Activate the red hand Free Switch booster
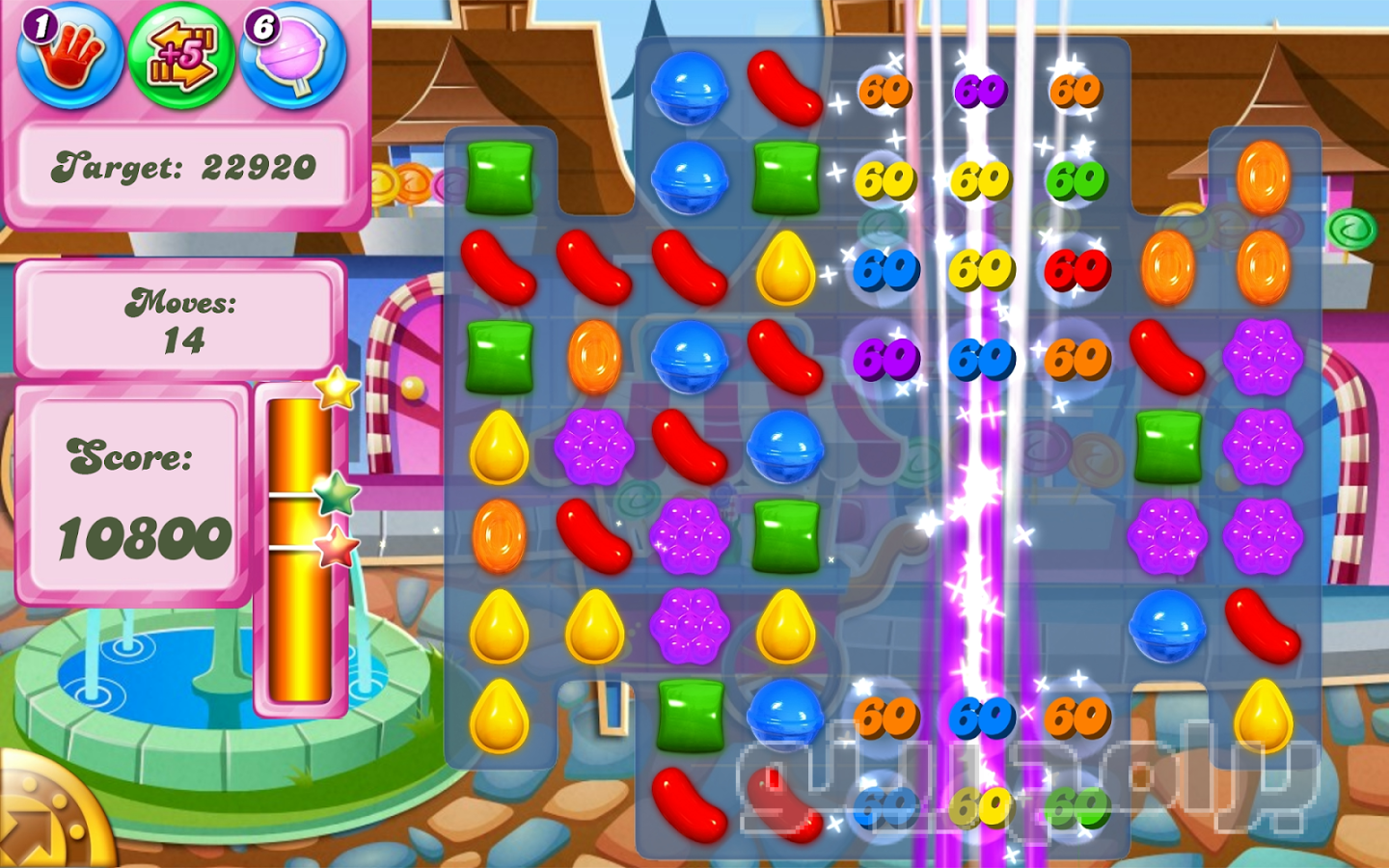The height and width of the screenshot is (868, 1389). click(x=69, y=56)
